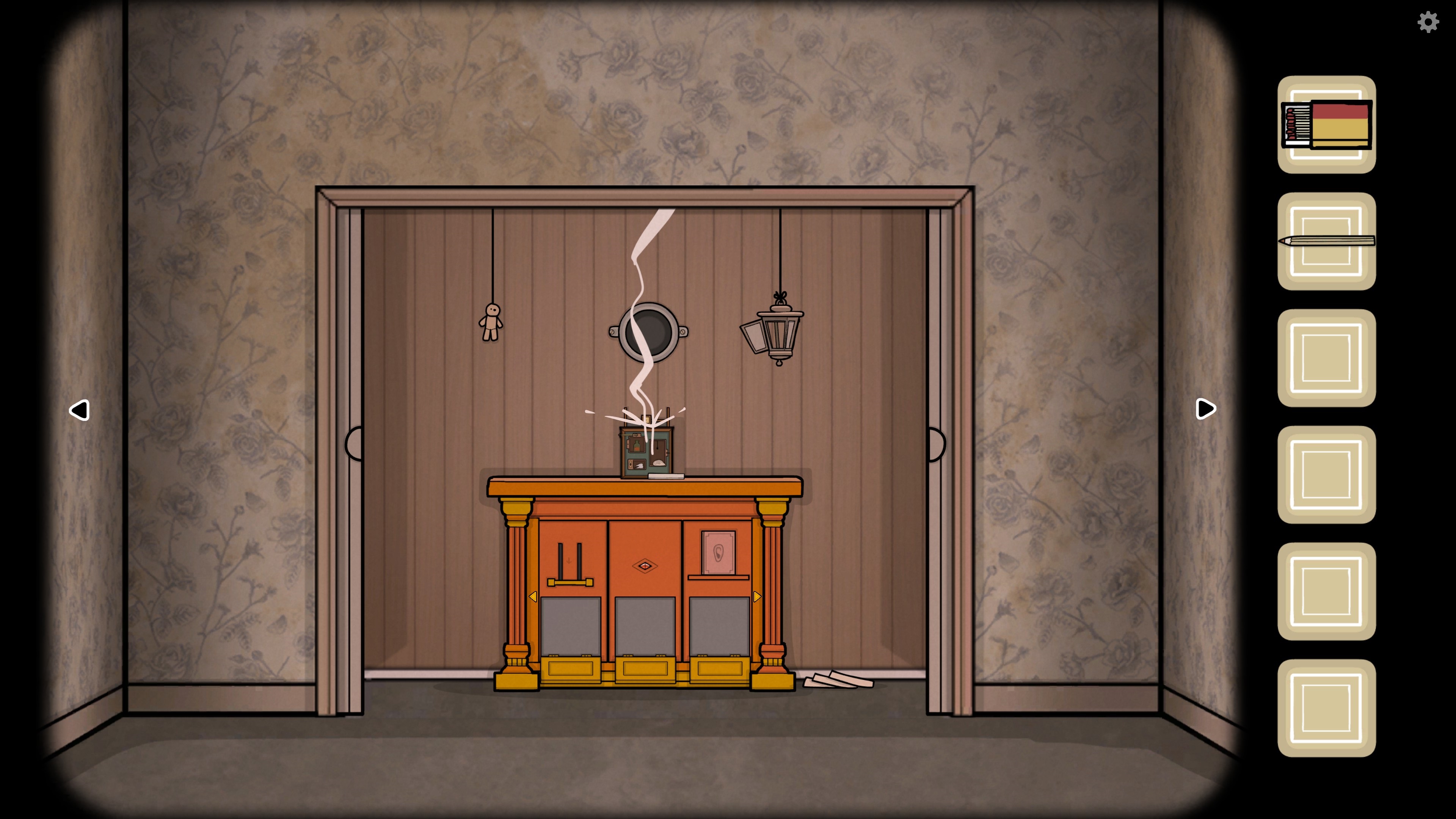Click the bottle inside the small wall box
The width and height of the screenshot is (1456, 819).
coord(637,447)
